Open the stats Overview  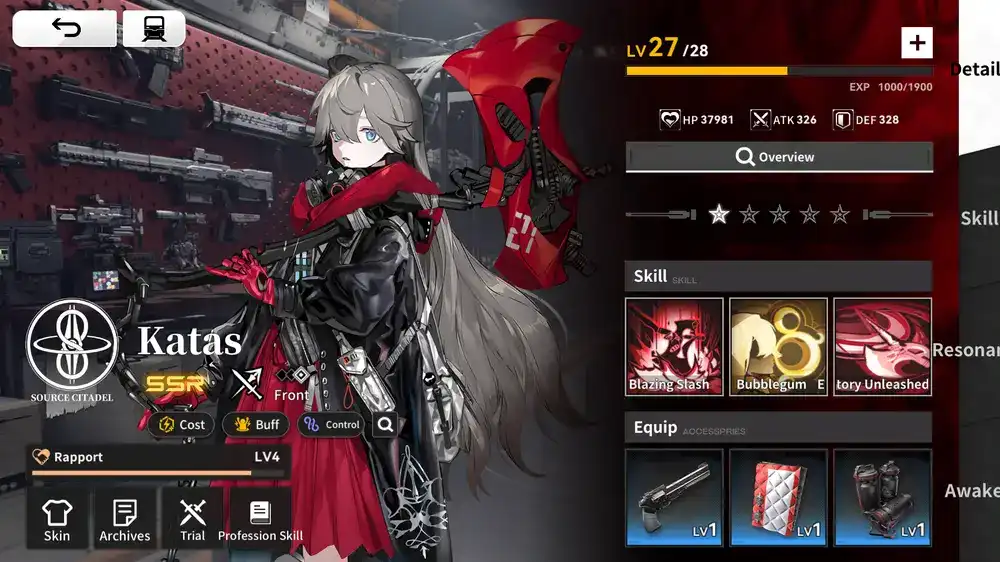779,157
